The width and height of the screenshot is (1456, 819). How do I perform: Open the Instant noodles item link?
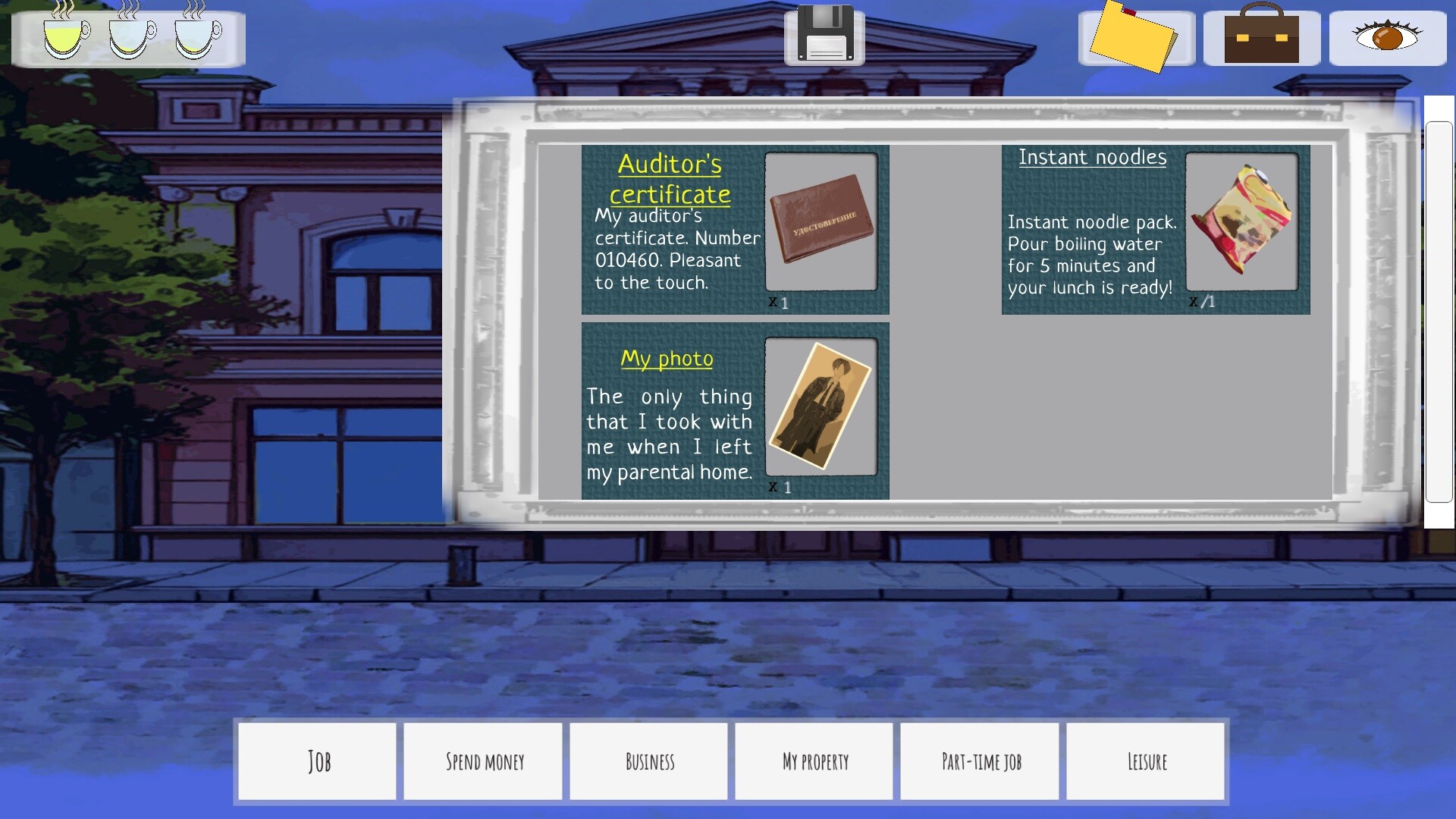[1093, 158]
